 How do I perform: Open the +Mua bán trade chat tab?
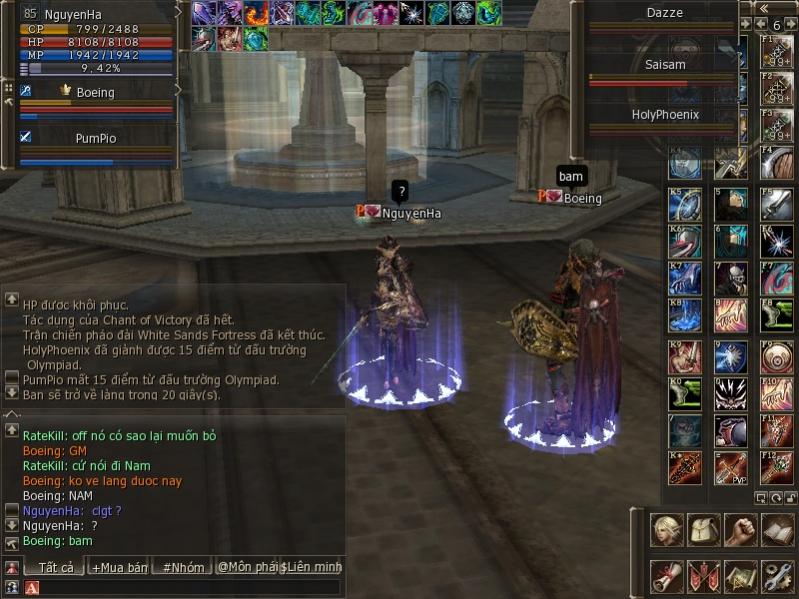(119, 567)
